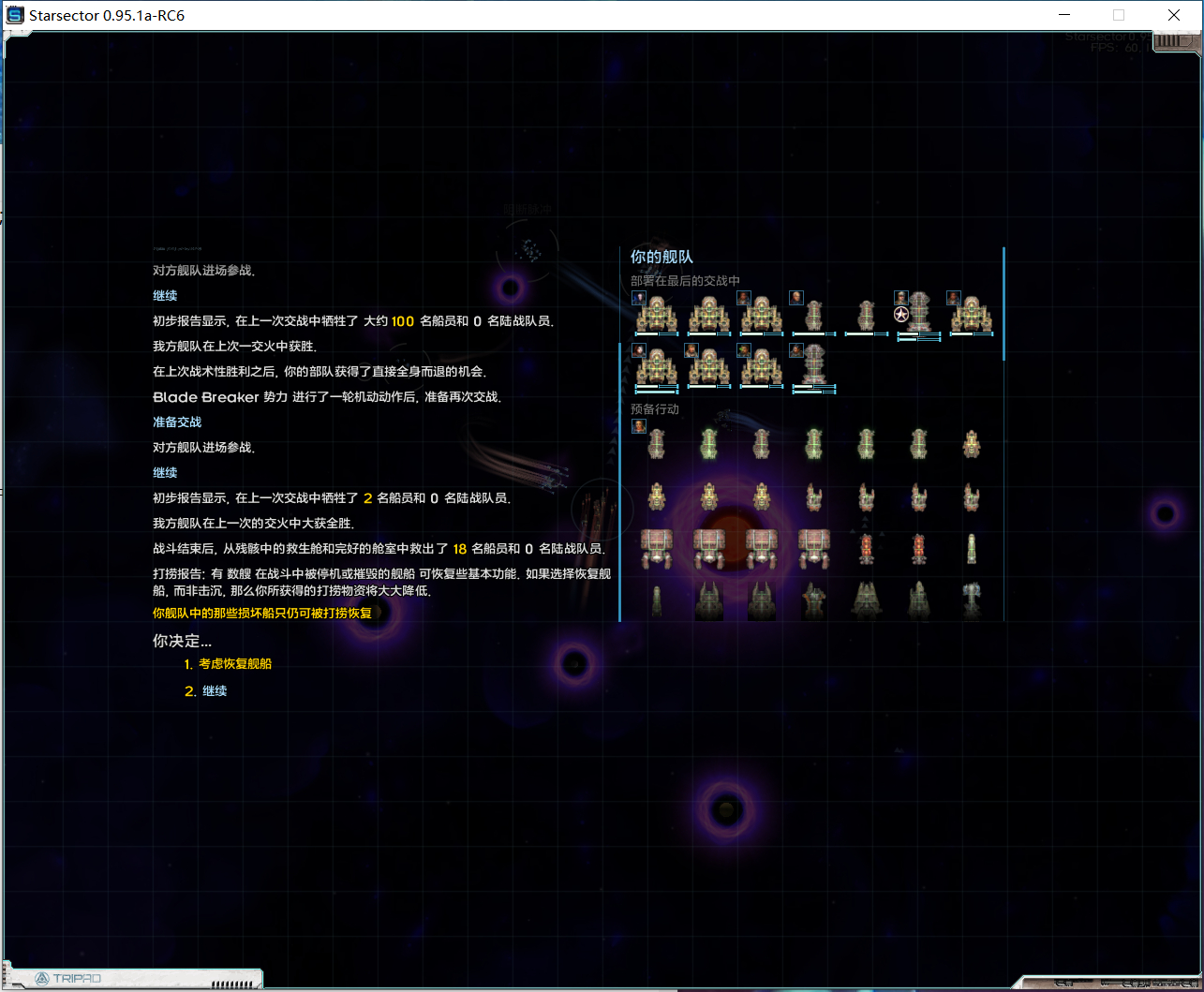Choose option 2 继续
Image resolution: width=1204 pixels, height=992 pixels.
[214, 690]
